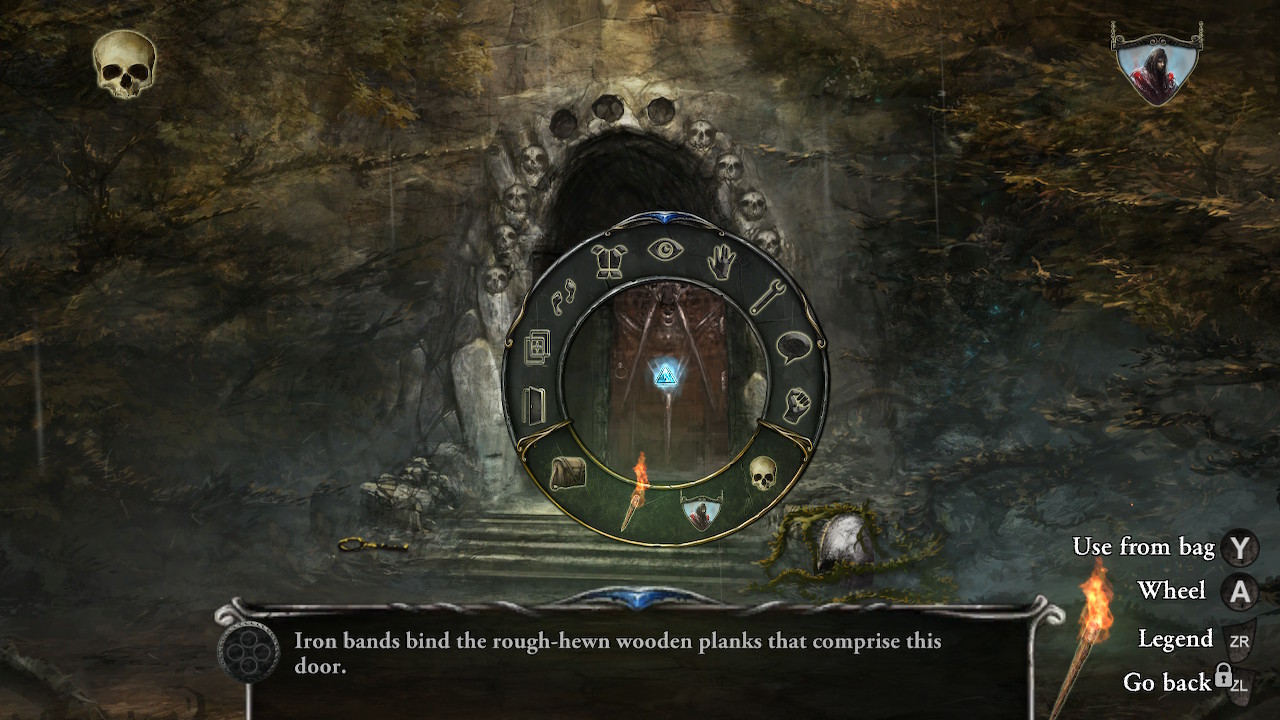Select the skull icon on the command wheel
The width and height of the screenshot is (1280, 720).
click(x=763, y=473)
